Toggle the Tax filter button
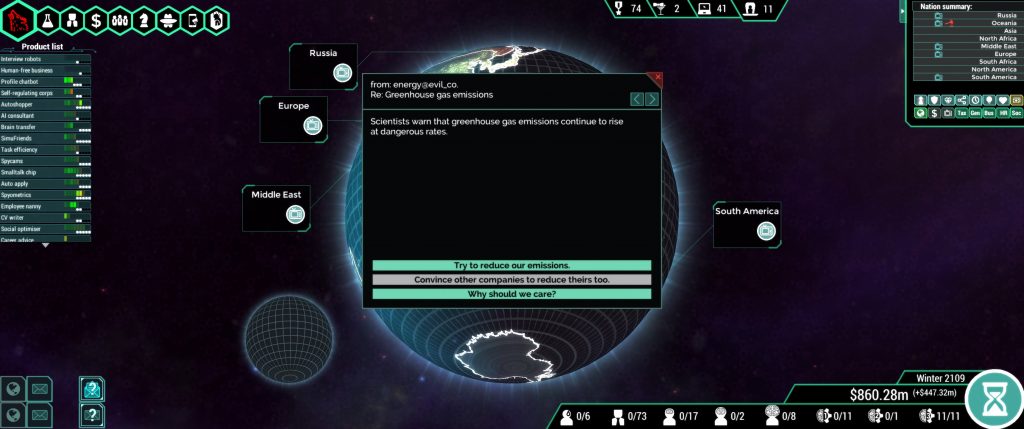Image resolution: width=1024 pixels, height=429 pixels. point(962,114)
